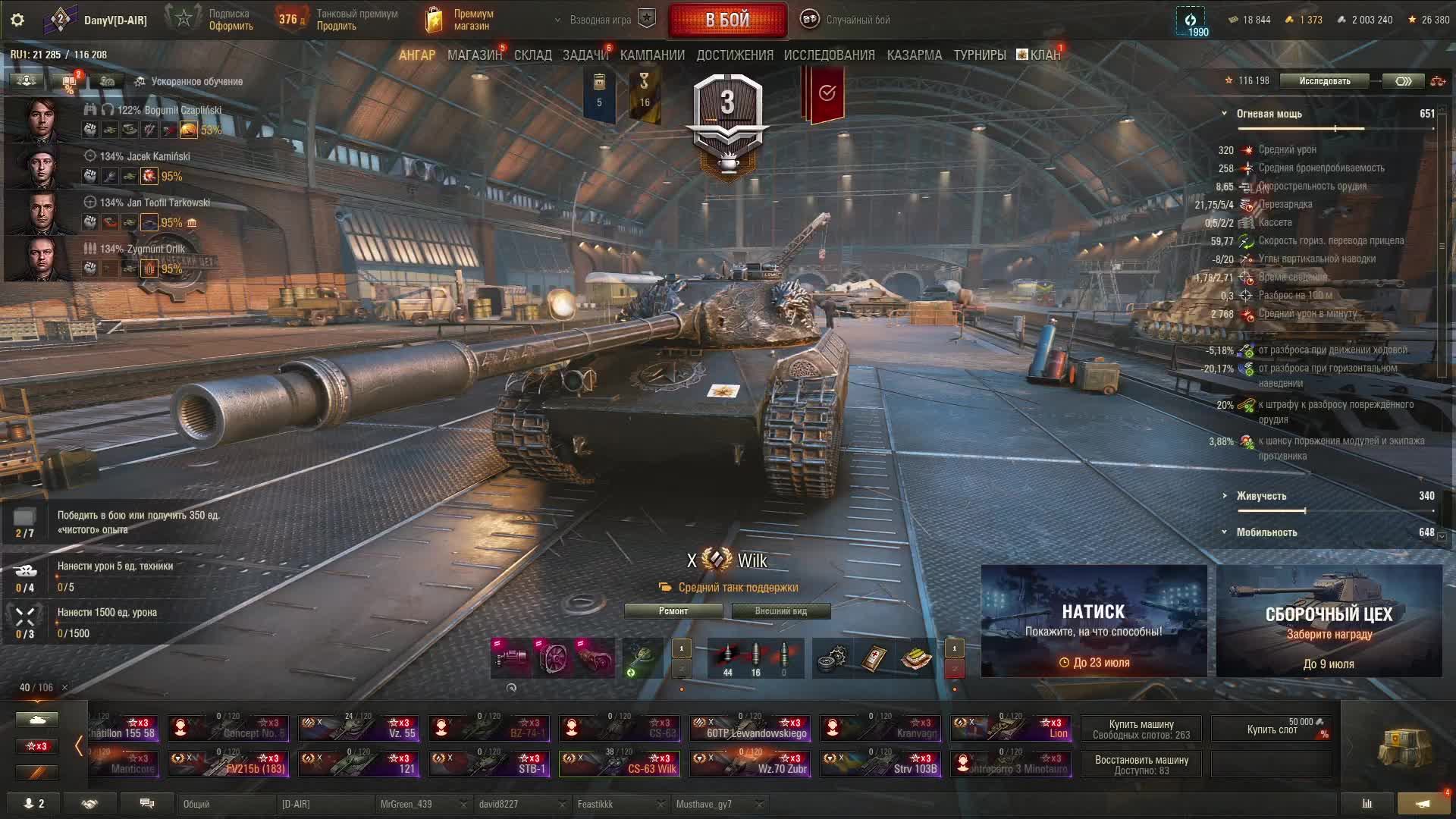Go to the ЗАДАЧИ tab

585,55
